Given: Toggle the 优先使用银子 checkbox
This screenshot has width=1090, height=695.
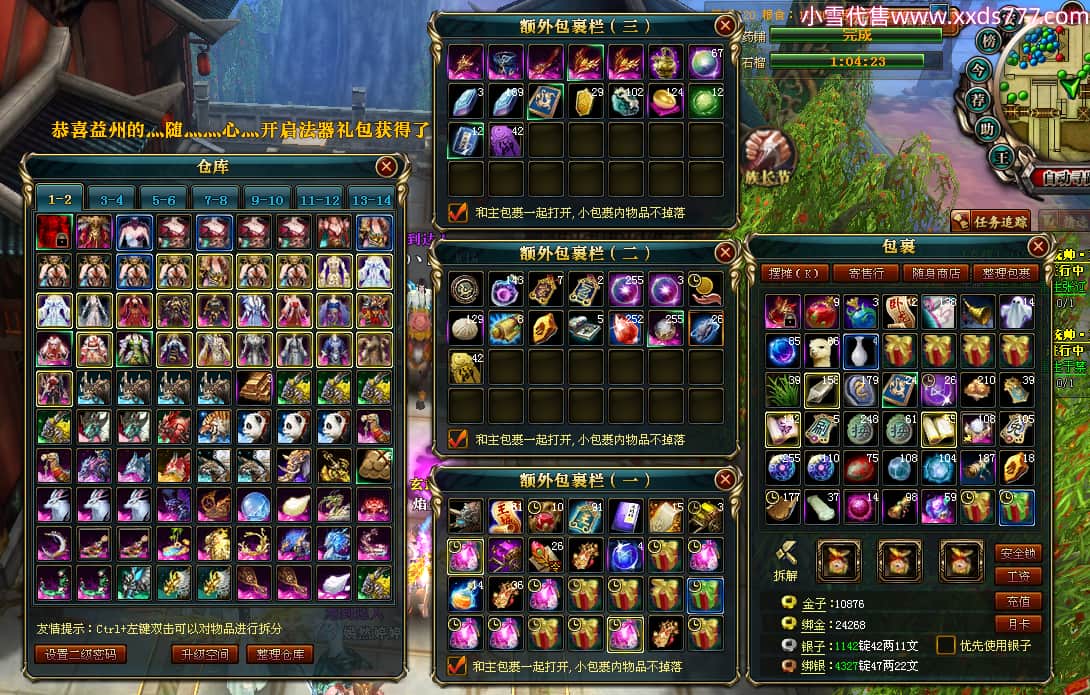Looking at the screenshot, I should [945, 645].
